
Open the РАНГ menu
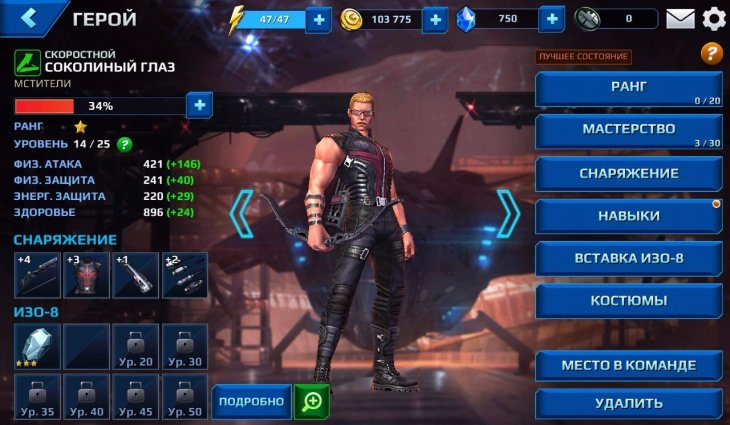click(x=628, y=88)
